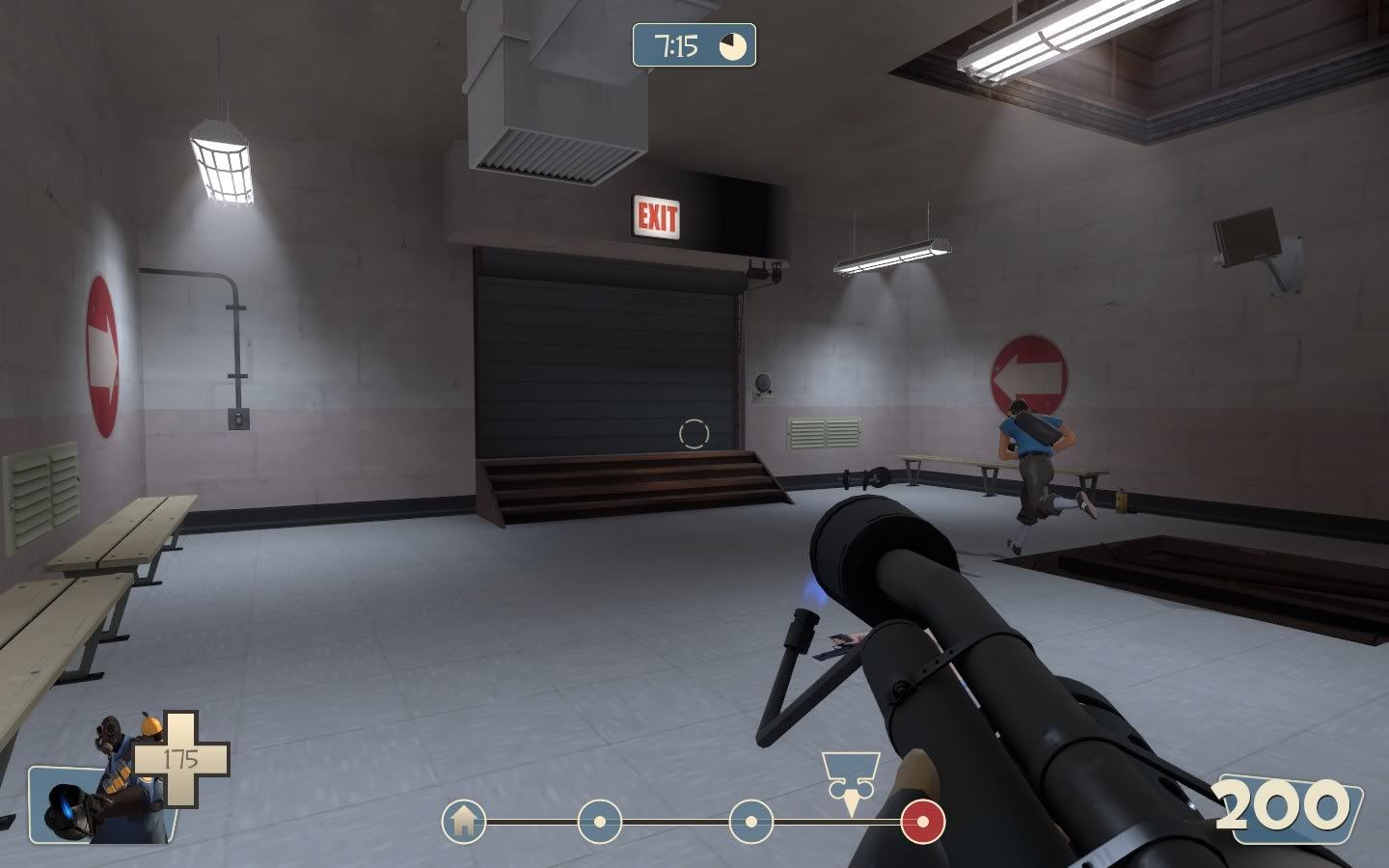Click the red control point icon
The image size is (1389, 868).
tap(921, 823)
